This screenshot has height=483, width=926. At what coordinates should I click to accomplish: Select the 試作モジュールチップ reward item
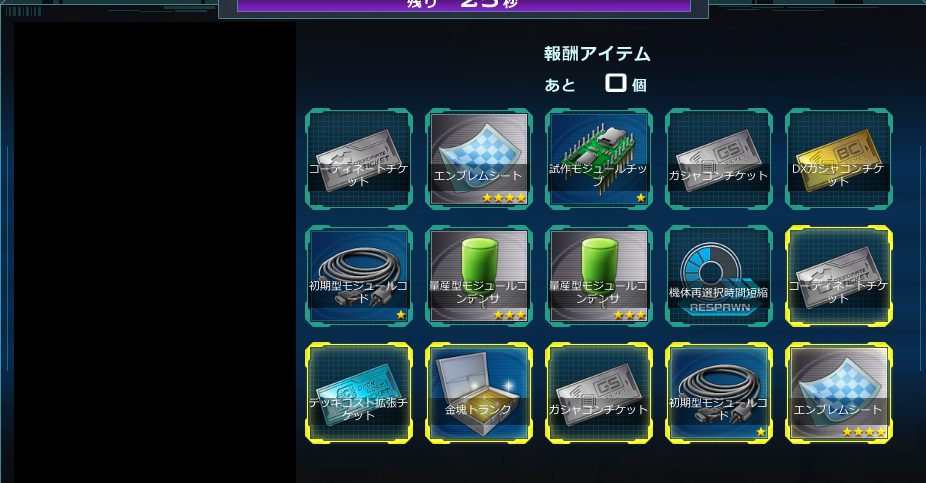click(x=599, y=159)
